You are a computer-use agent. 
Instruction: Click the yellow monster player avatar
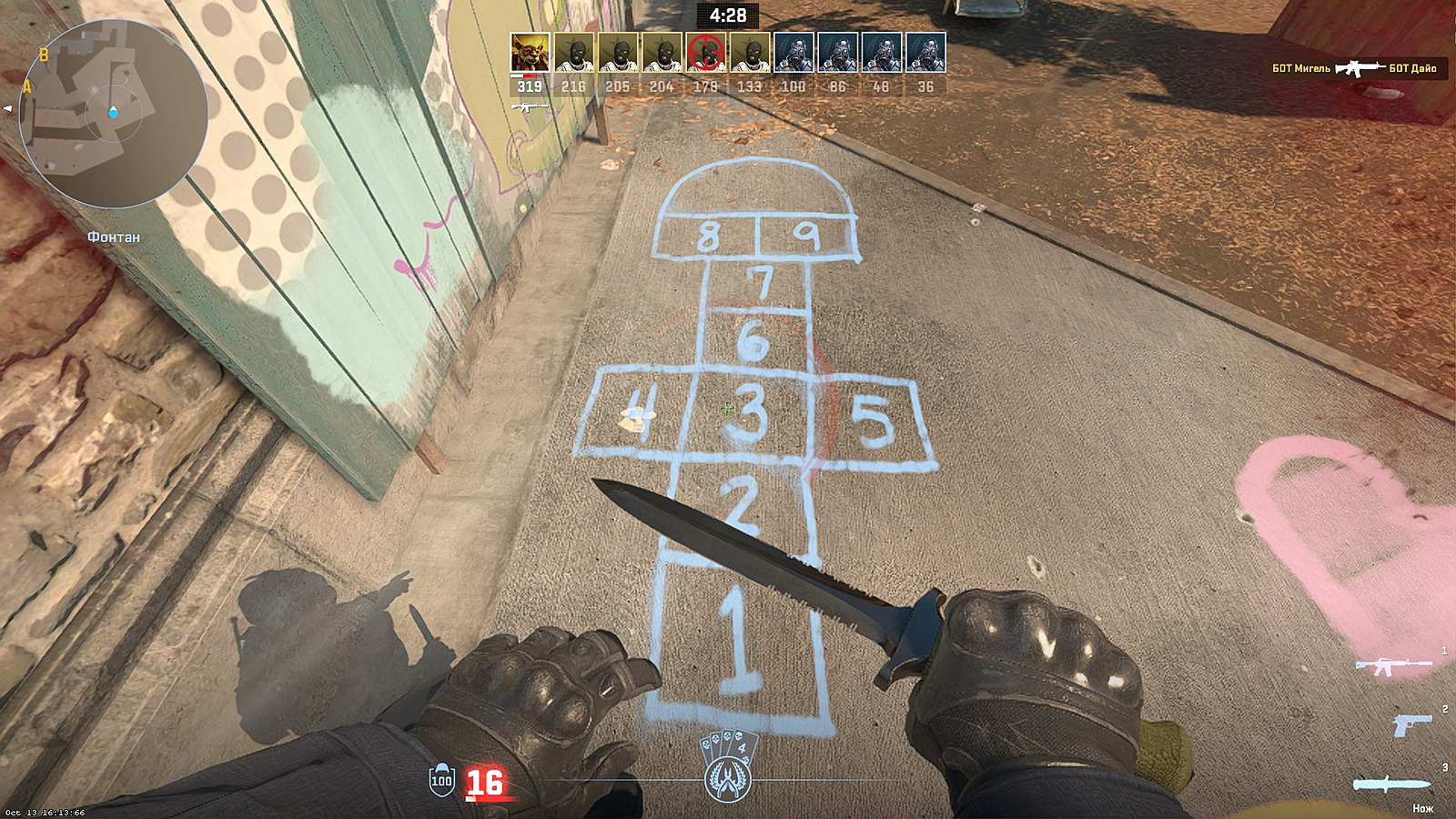[x=529, y=53]
